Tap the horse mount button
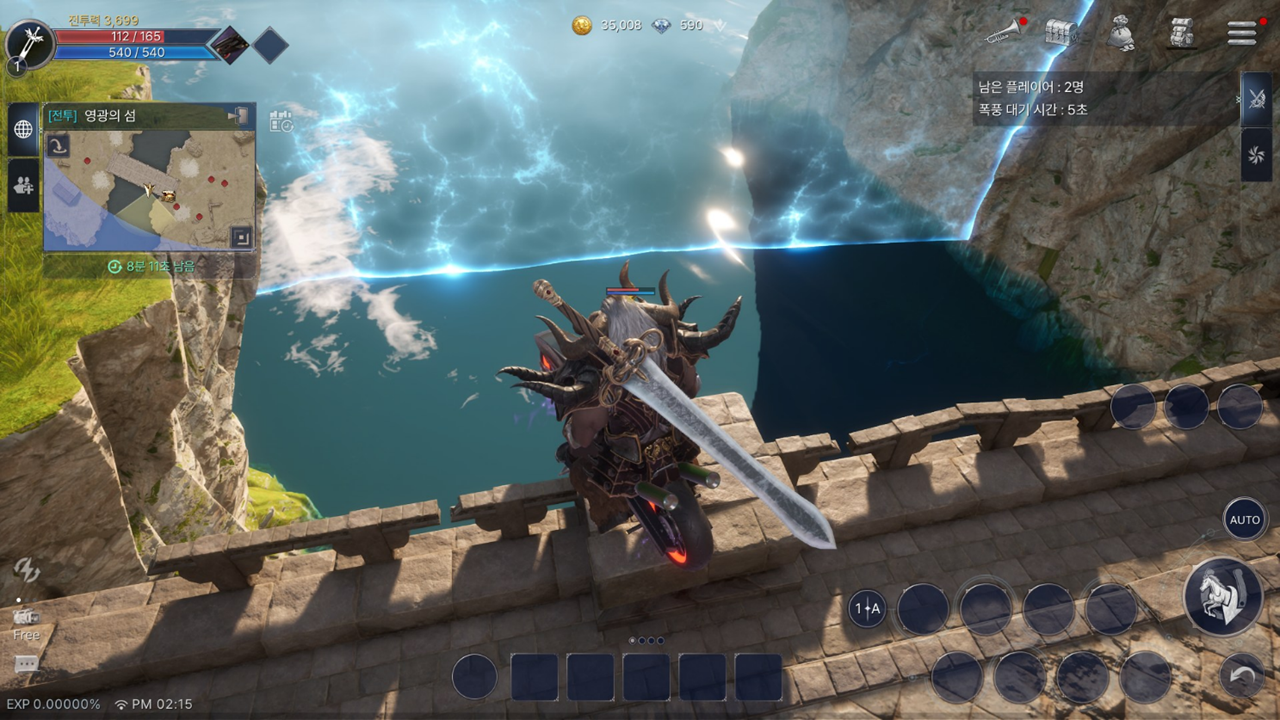The image size is (1280, 720). pyautogui.click(x=1222, y=596)
